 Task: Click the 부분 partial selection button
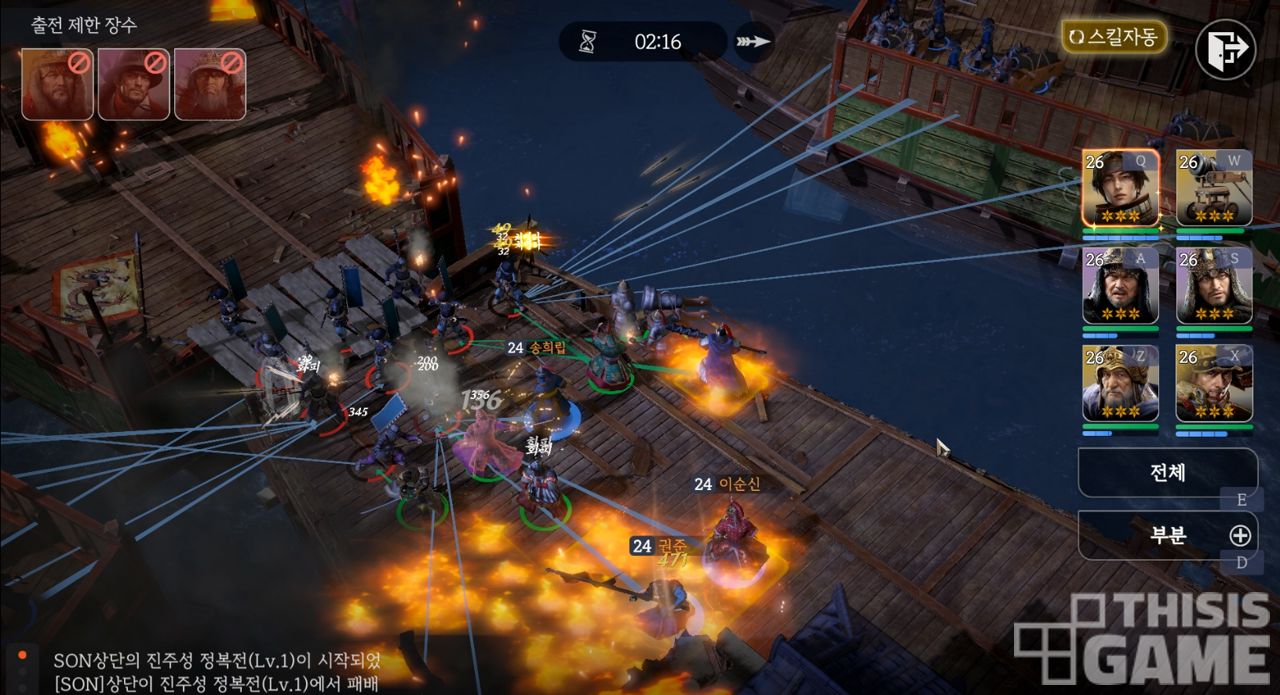click(x=1167, y=535)
